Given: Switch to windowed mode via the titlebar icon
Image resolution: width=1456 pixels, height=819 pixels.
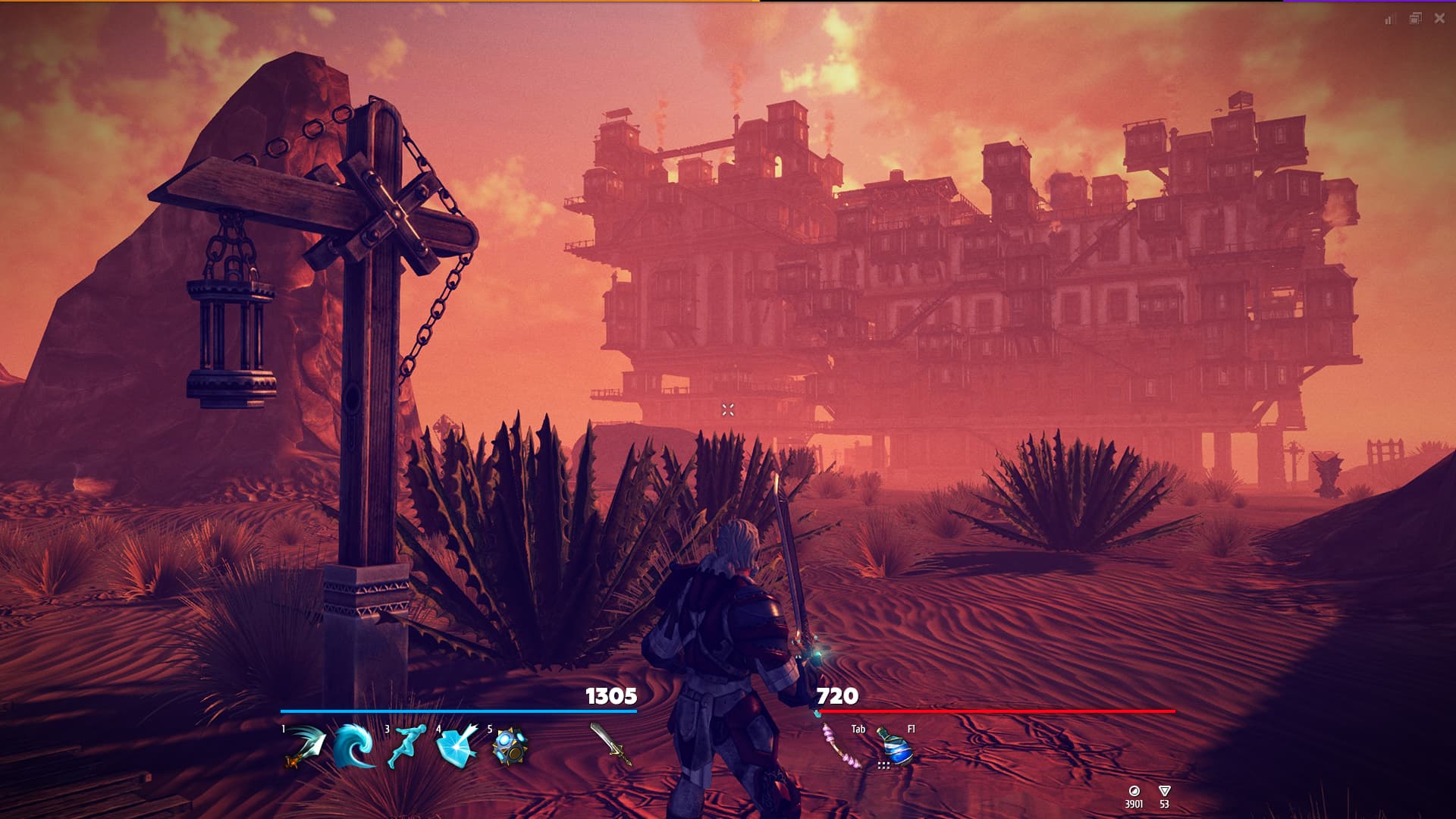Looking at the screenshot, I should pyautogui.click(x=1415, y=17).
